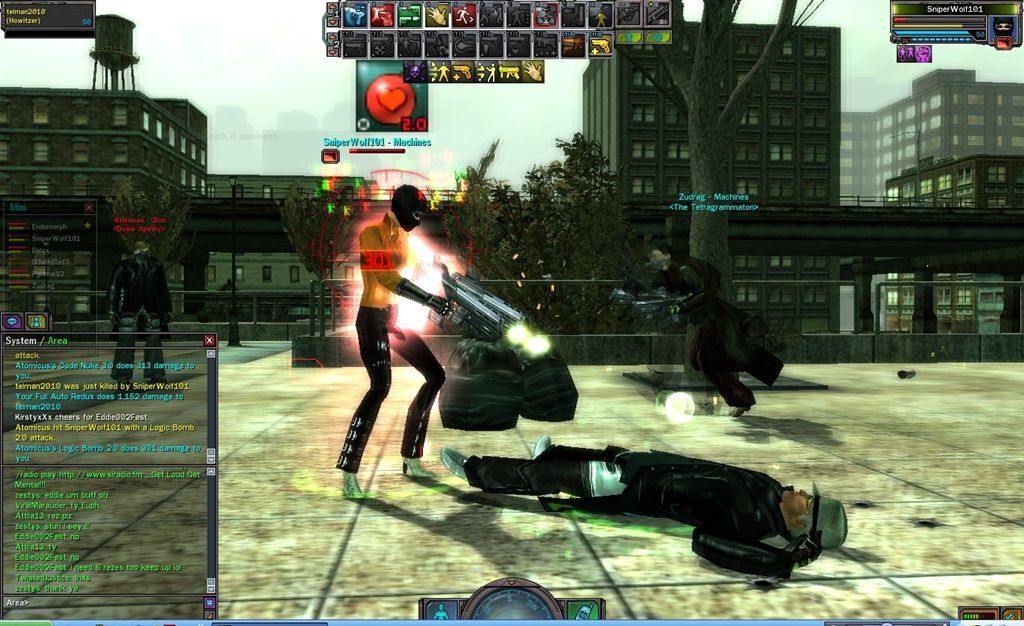Click the Area chat input field
This screenshot has width=1024, height=626.
110,603
